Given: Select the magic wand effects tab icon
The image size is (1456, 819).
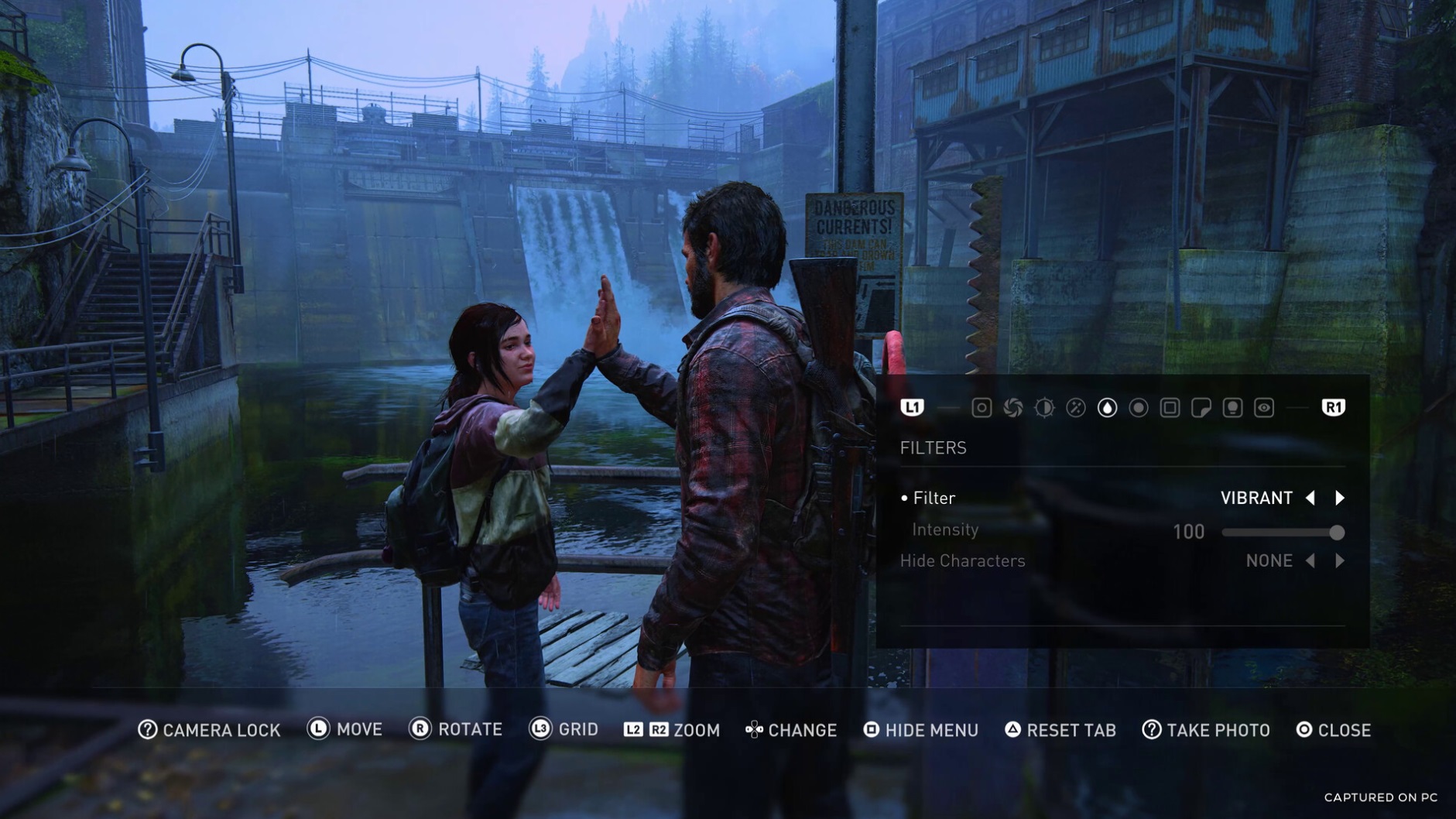Looking at the screenshot, I should 1074,408.
